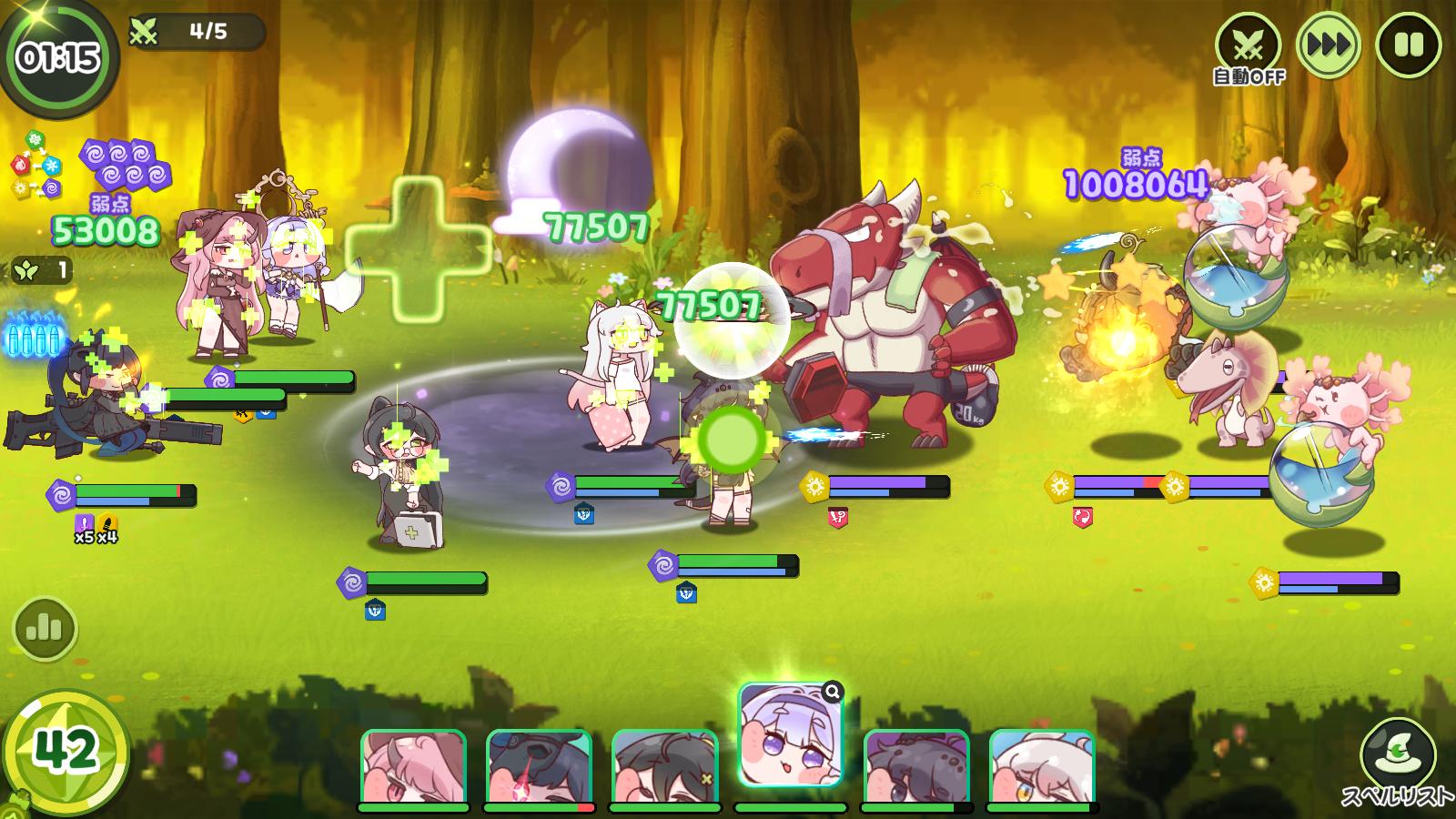Pause the battle
Screen dimensions: 1456x819
[x=1409, y=44]
